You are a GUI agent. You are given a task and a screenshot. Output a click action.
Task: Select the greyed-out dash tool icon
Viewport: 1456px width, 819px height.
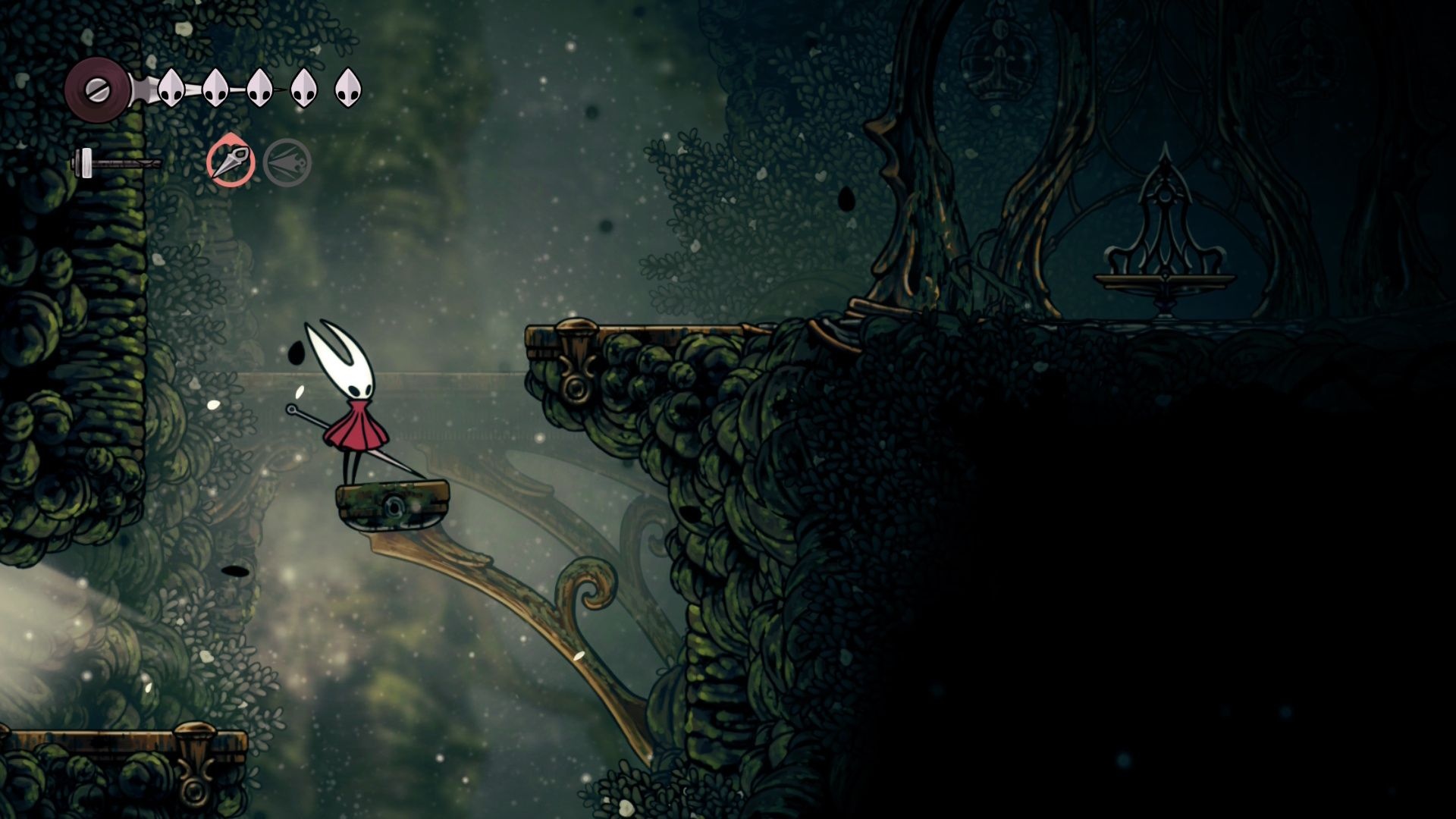pos(287,163)
